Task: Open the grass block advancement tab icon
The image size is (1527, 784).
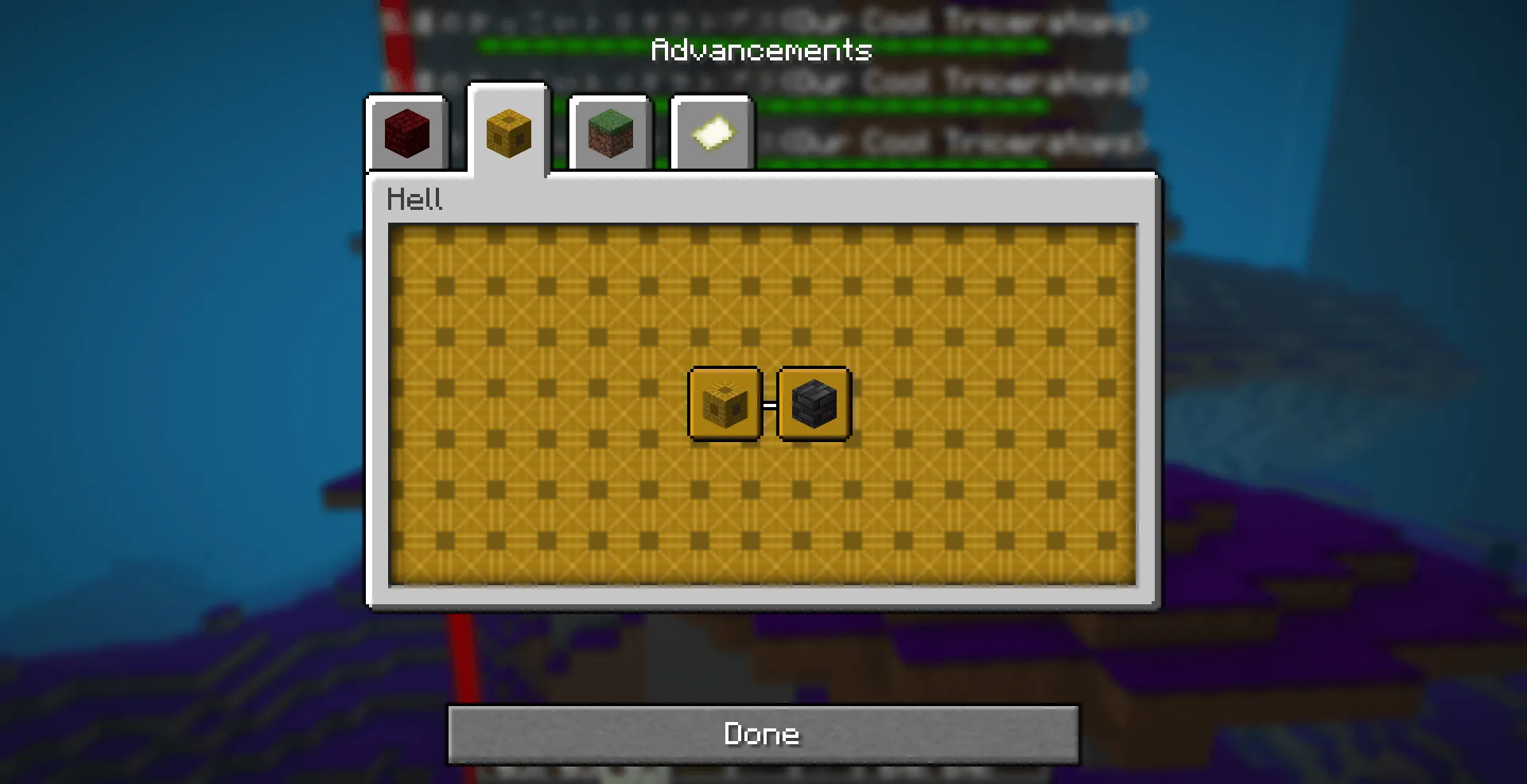Action: (x=609, y=134)
